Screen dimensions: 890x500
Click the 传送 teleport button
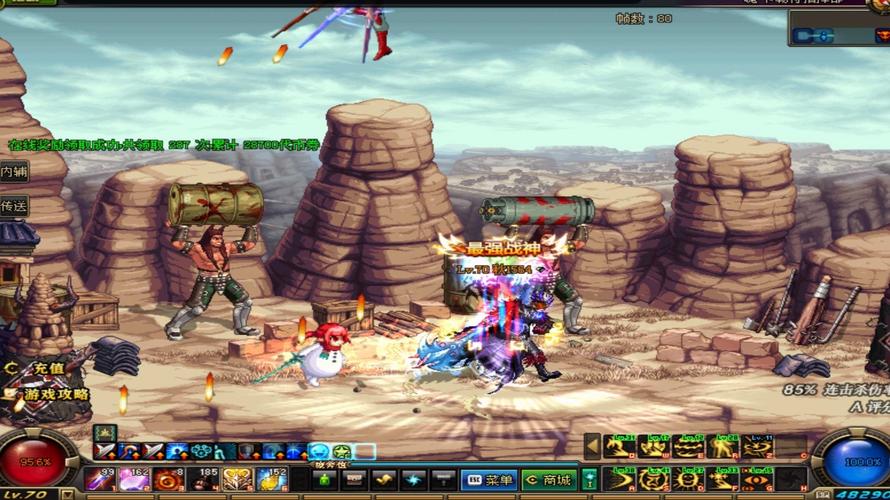coord(14,206)
